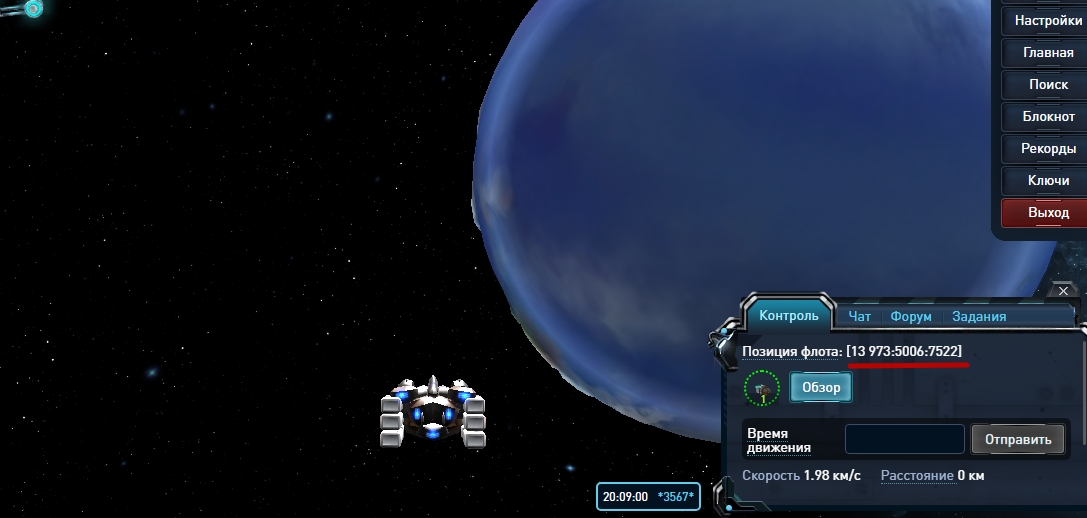
Task: Click the Отправить button
Action: 1018,439
